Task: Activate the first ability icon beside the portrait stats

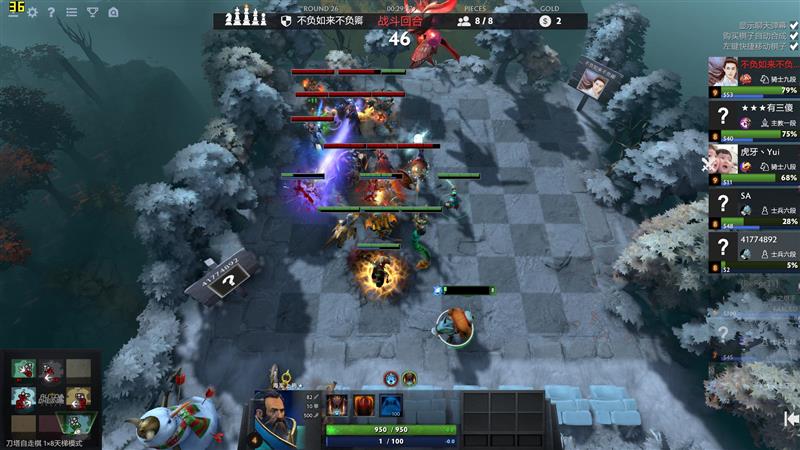Action: click(x=336, y=405)
